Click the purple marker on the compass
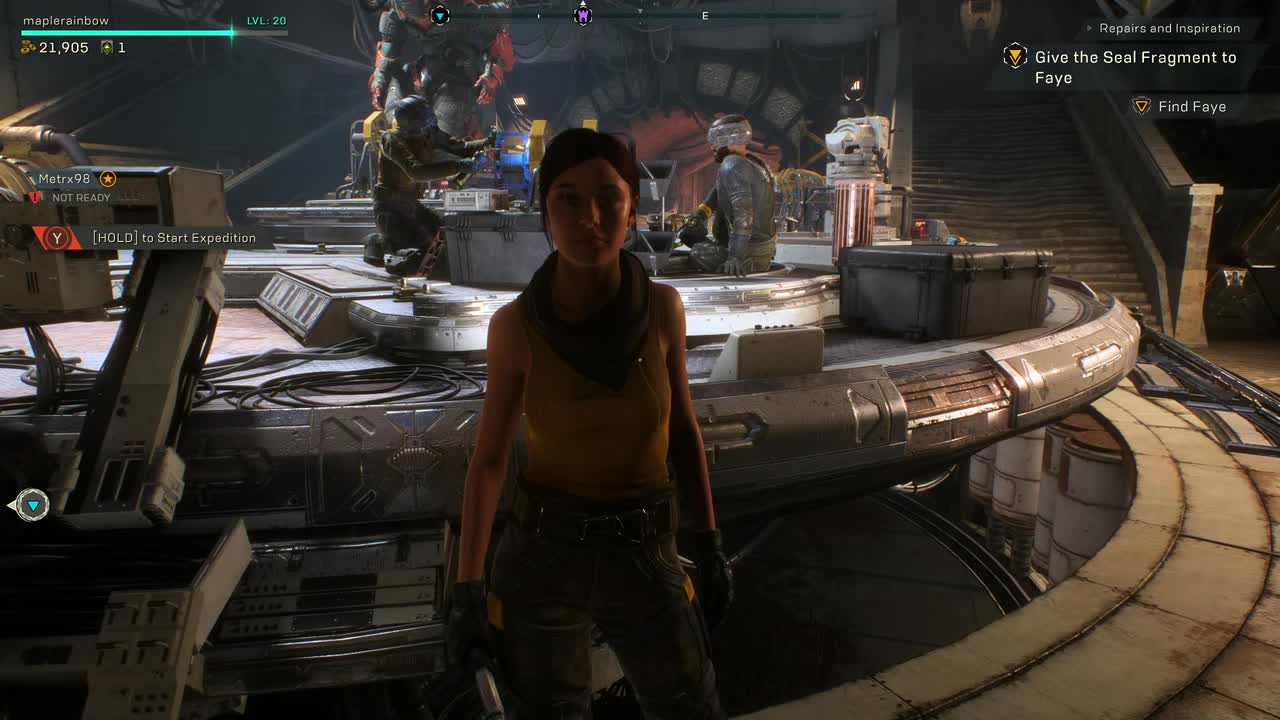The width and height of the screenshot is (1280, 720). (x=583, y=15)
